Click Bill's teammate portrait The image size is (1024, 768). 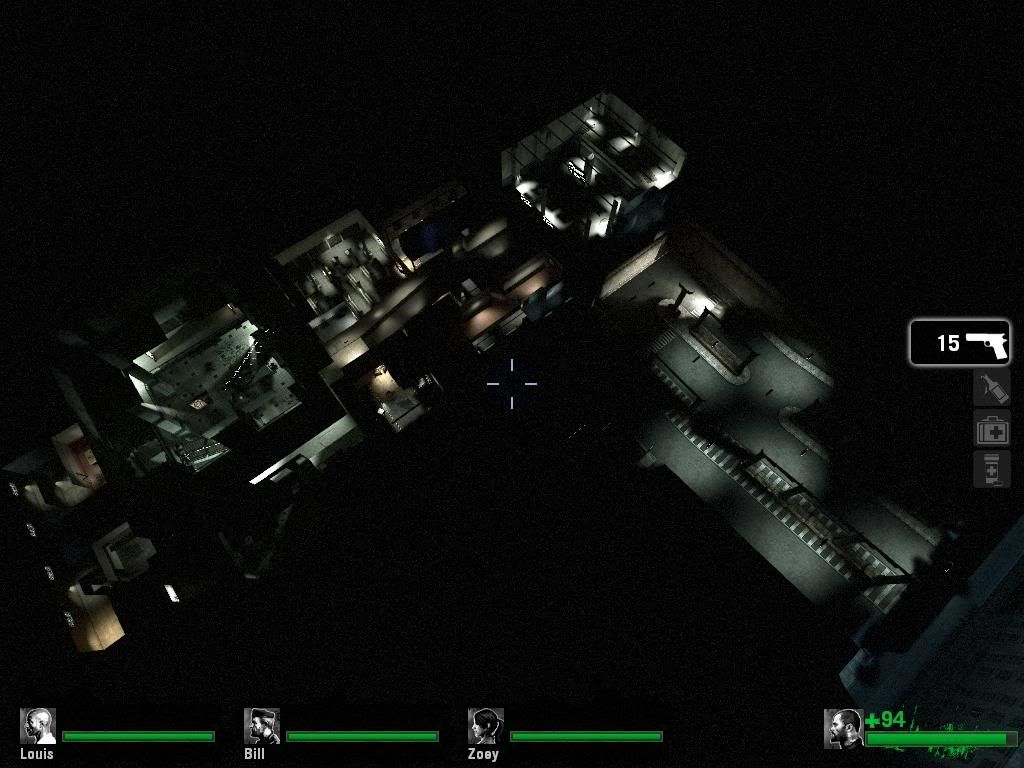[x=262, y=726]
